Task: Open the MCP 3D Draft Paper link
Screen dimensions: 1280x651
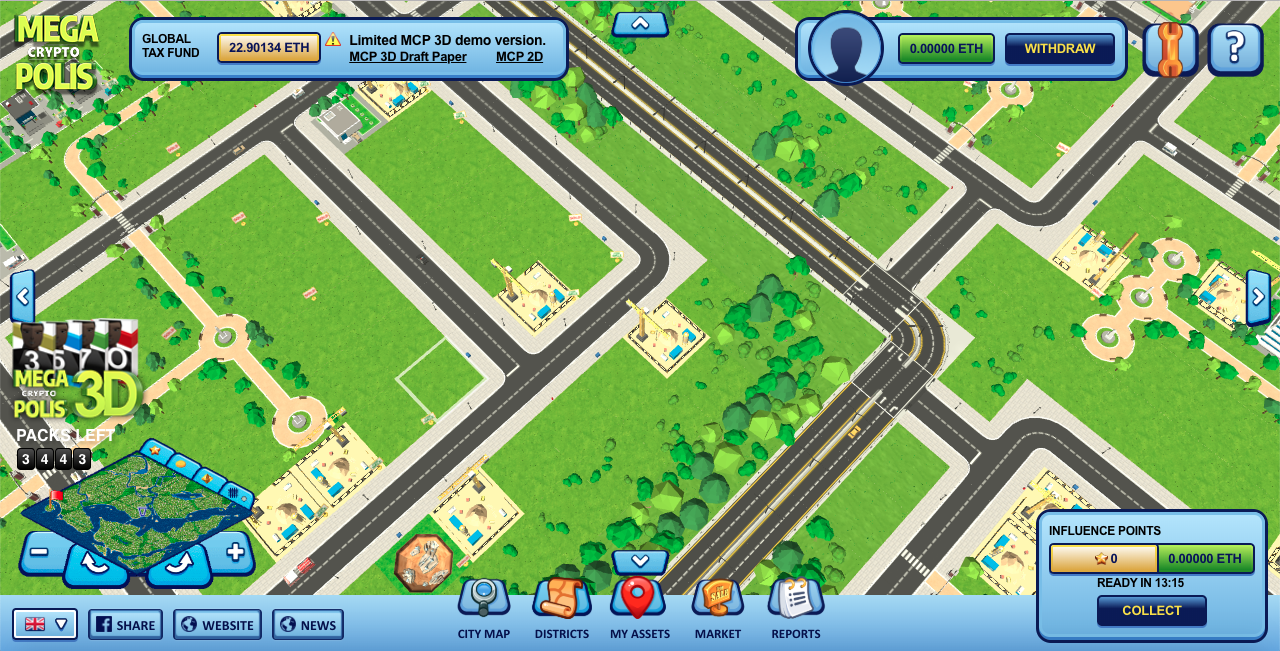Action: [408, 57]
